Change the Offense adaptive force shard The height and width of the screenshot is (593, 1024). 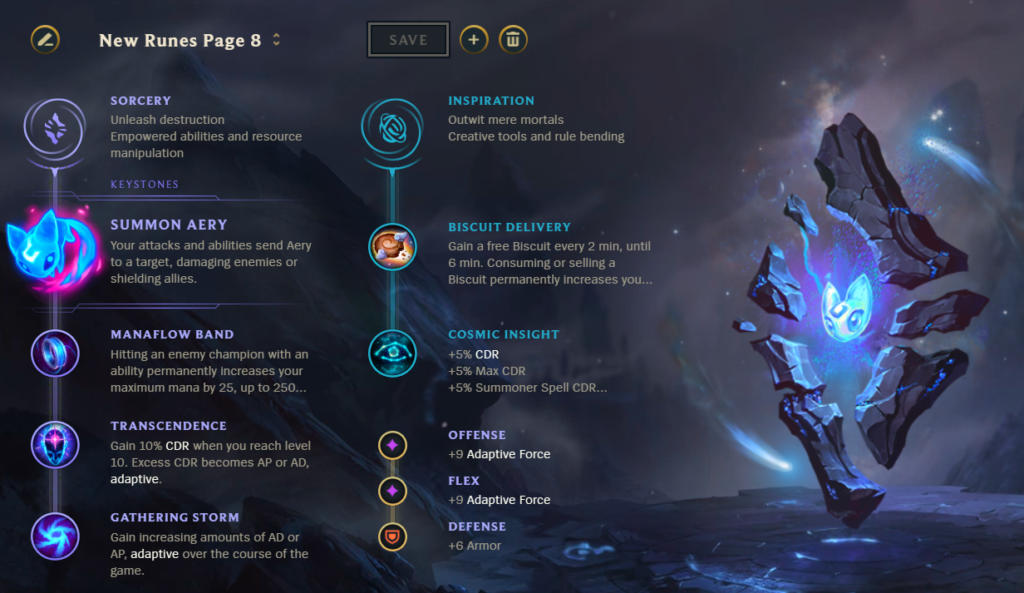click(x=392, y=445)
